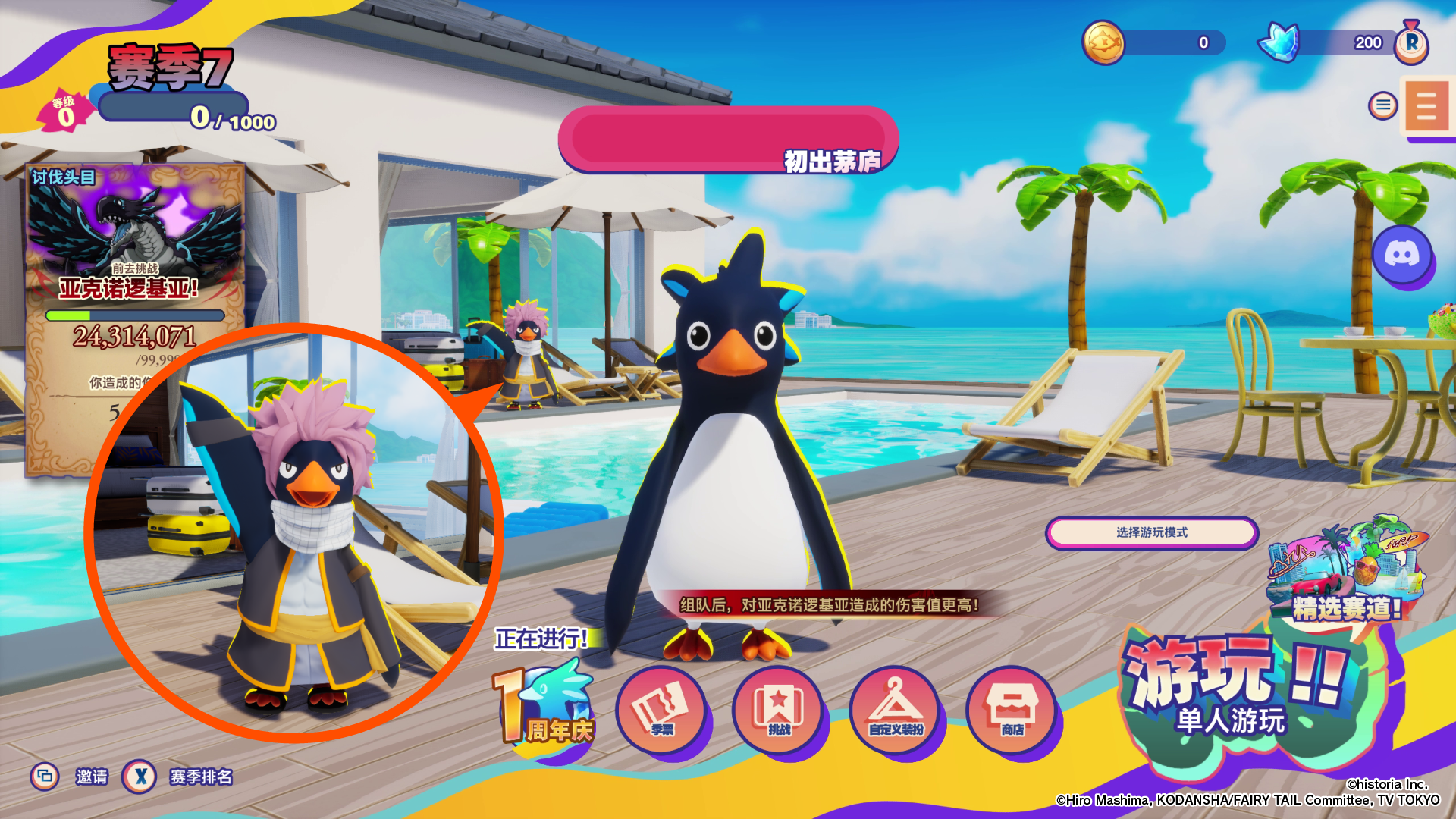Click the season ranking (赛季排名) label

coord(201,777)
